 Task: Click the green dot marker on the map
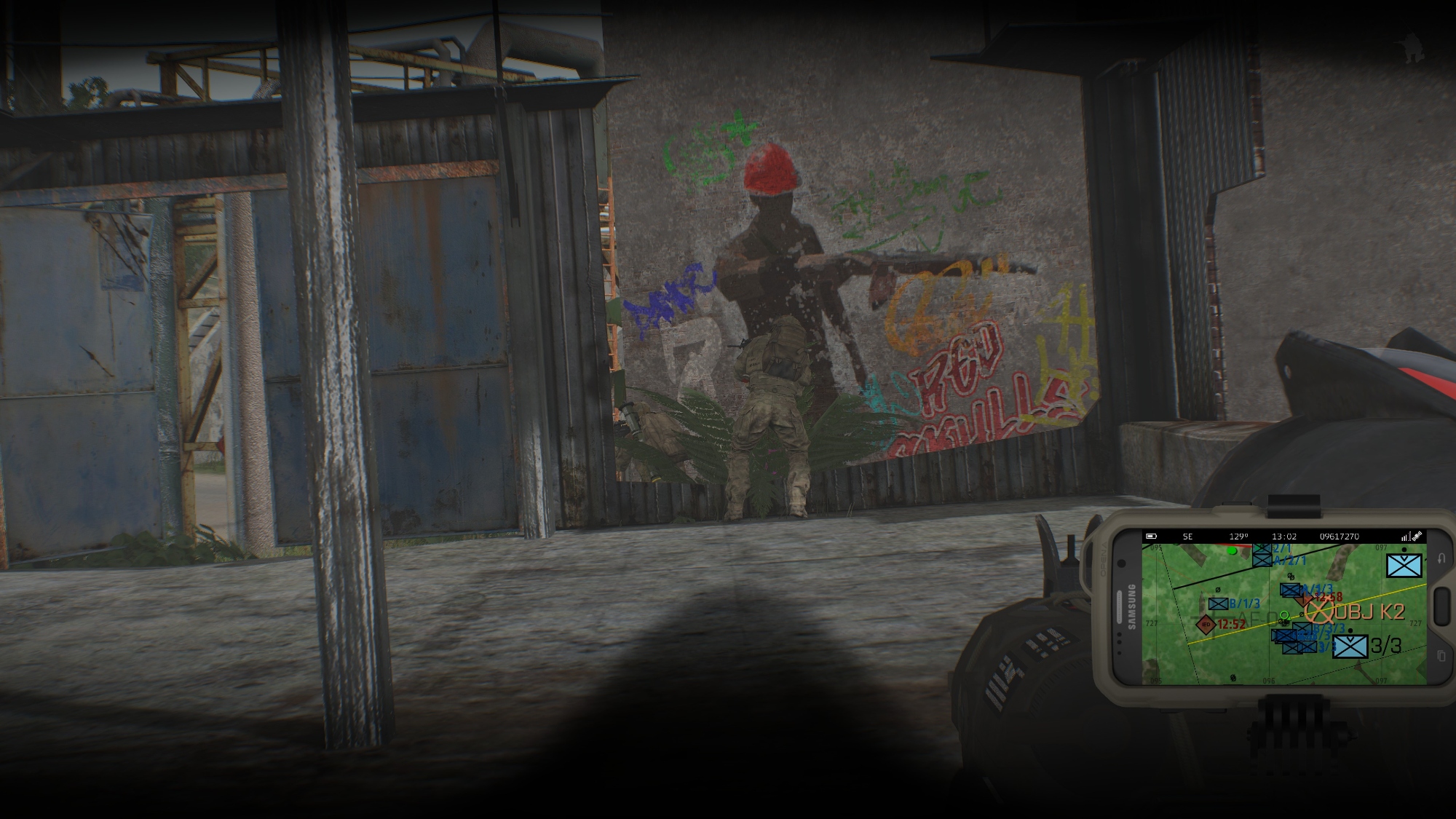[1232, 551]
